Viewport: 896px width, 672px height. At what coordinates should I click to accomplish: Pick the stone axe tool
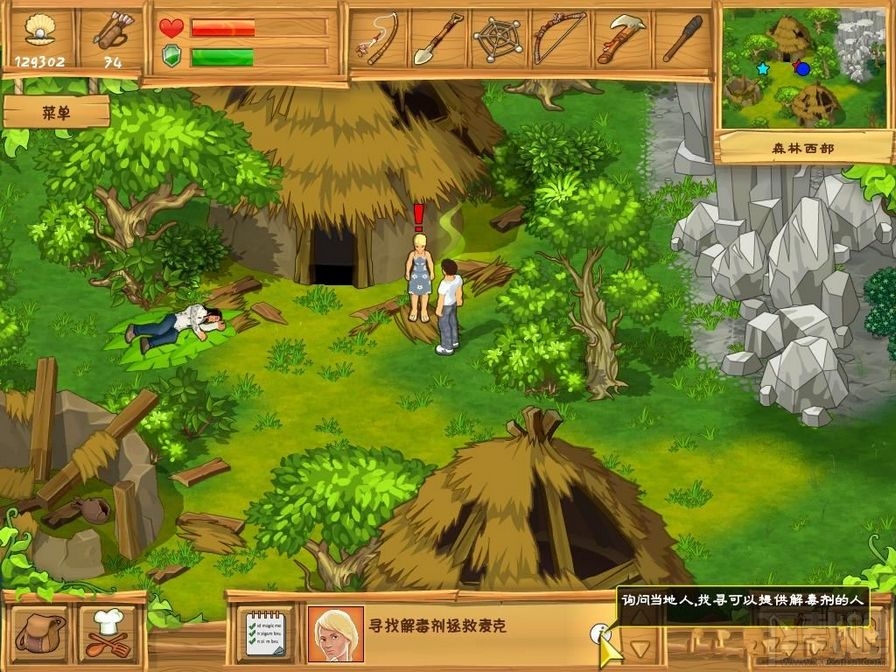[x=622, y=40]
